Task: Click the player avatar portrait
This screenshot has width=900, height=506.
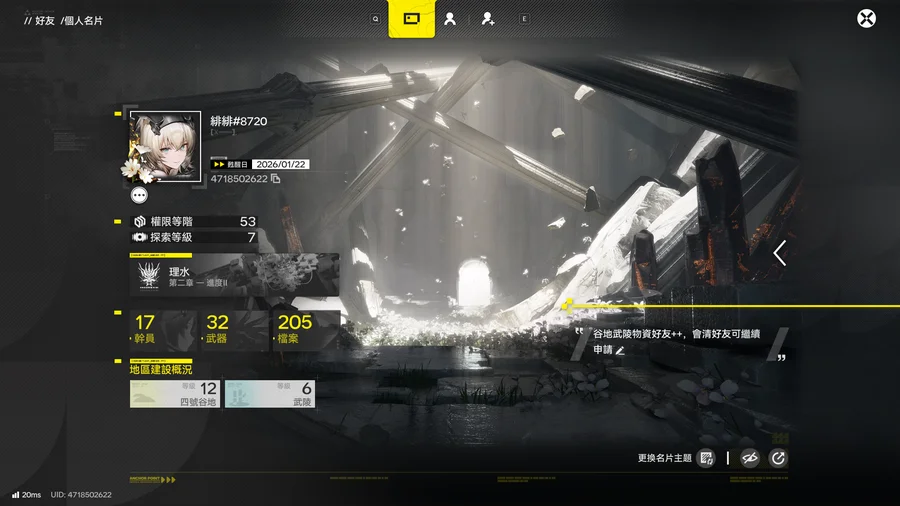Action: [165, 146]
